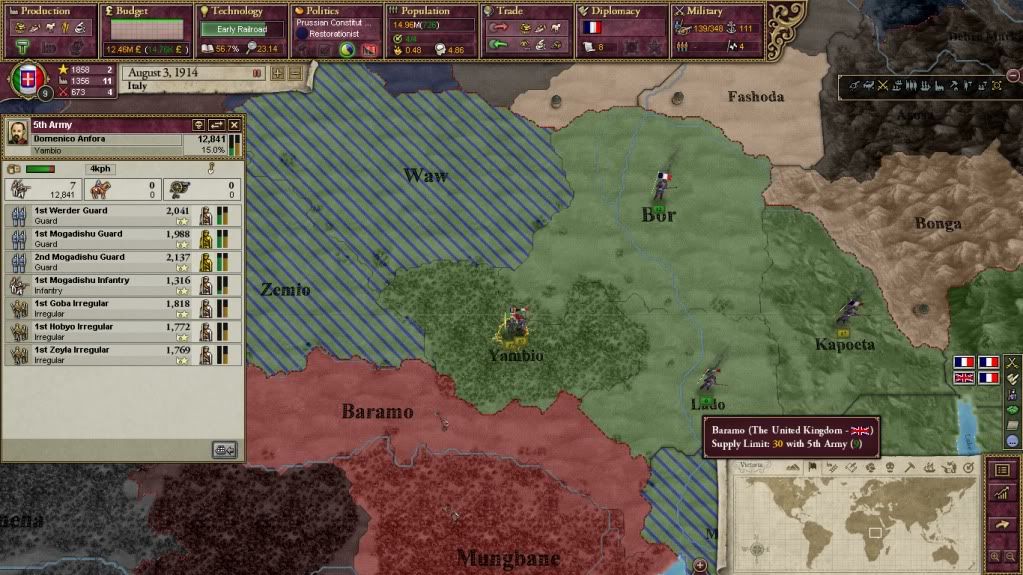Close the 5th Army panel
The image size is (1023, 575).
point(234,125)
